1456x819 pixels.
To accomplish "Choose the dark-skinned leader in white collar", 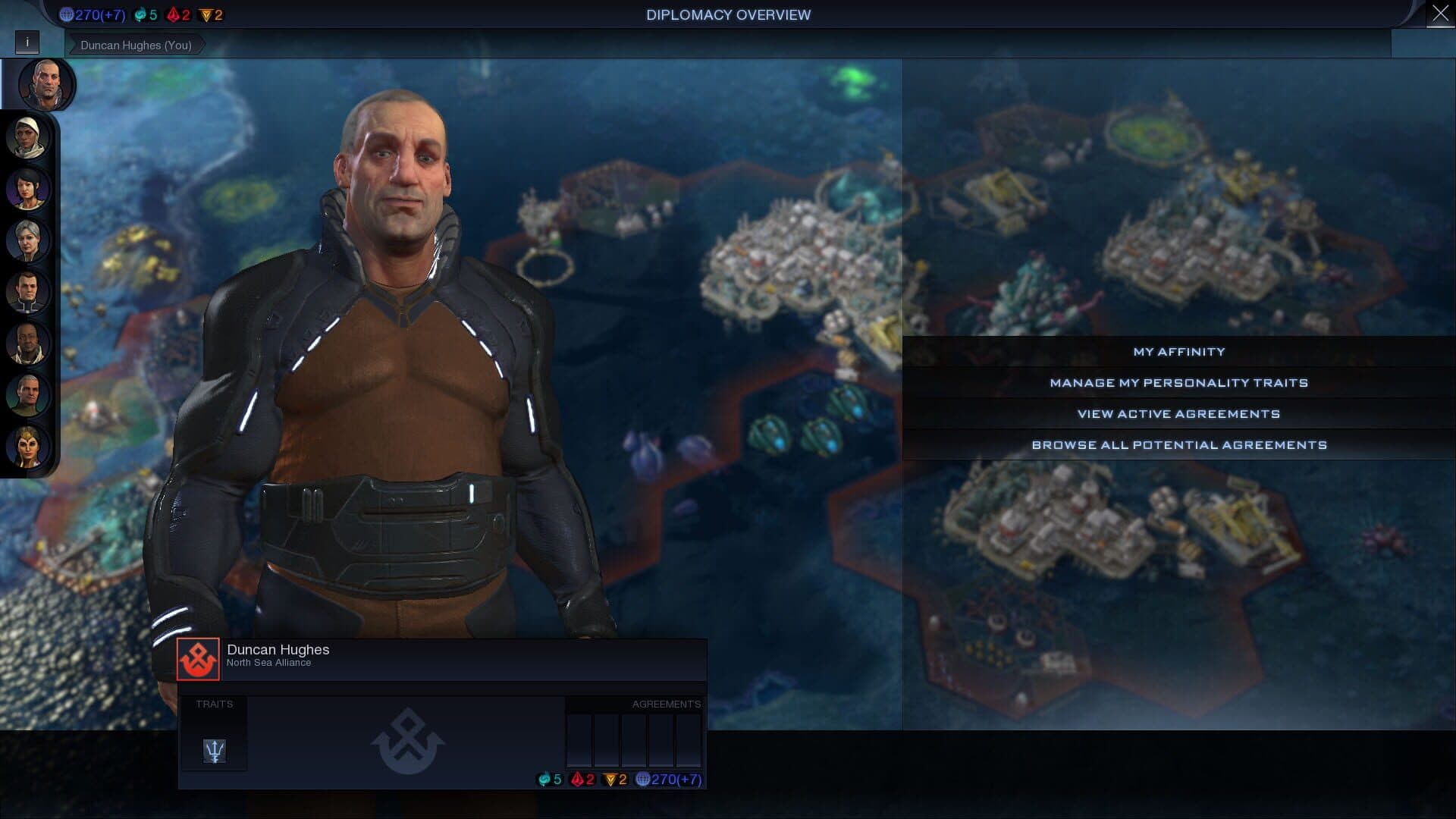I will (x=28, y=344).
